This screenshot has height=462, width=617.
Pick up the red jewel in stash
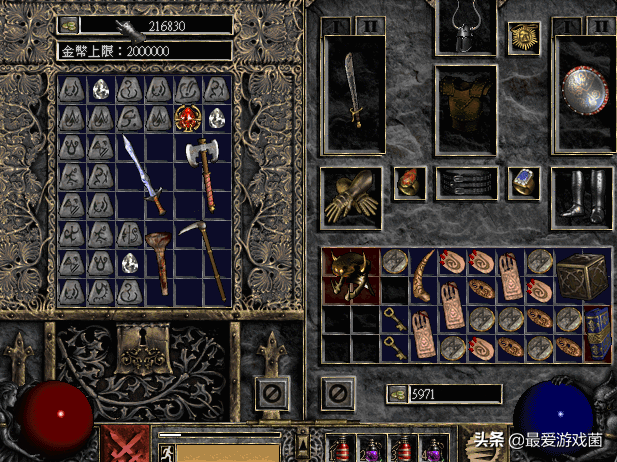187,117
